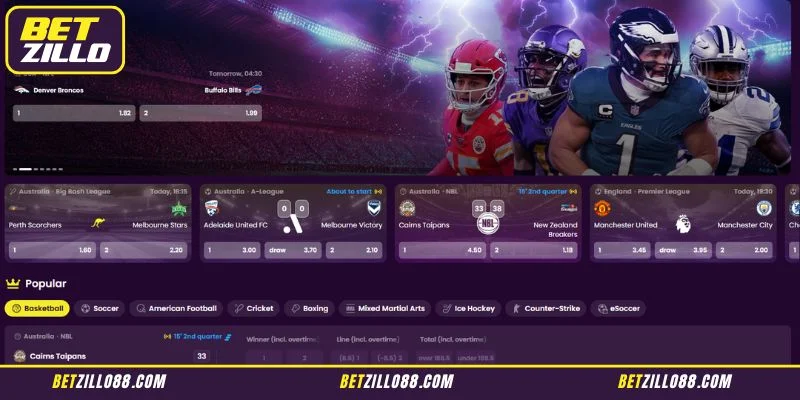
Task: Show Cricket matches
Action: point(254,308)
